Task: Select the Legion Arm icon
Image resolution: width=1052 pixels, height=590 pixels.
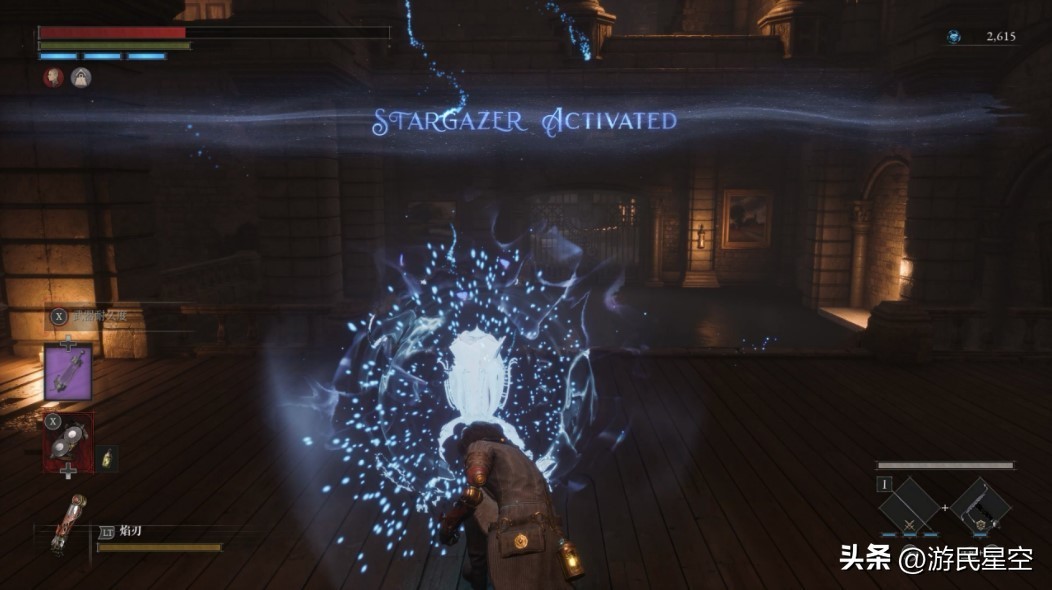Action: coord(69,524)
